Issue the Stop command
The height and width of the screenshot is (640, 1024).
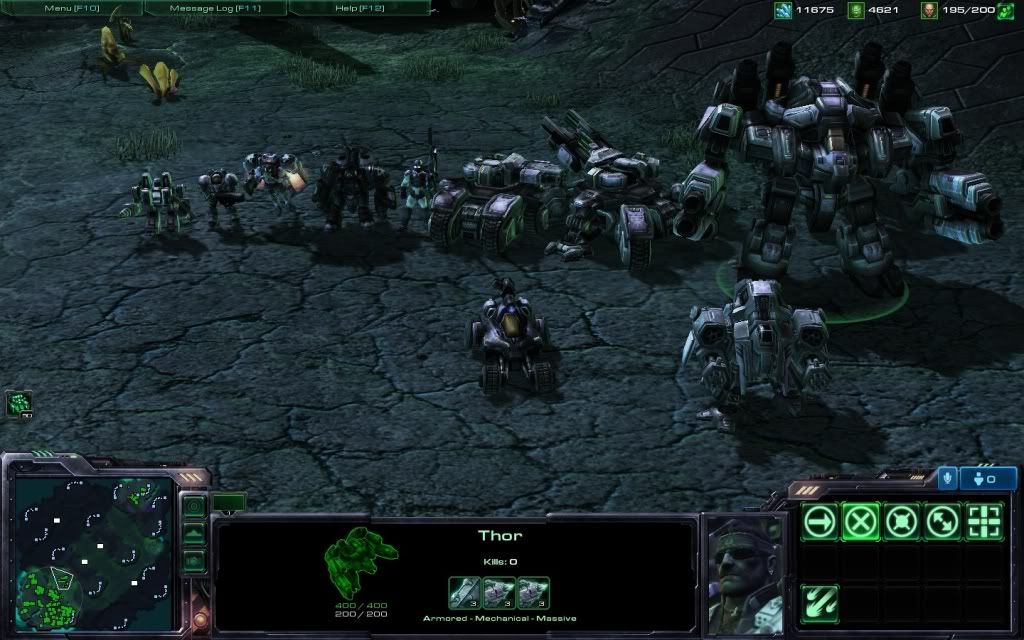860,522
